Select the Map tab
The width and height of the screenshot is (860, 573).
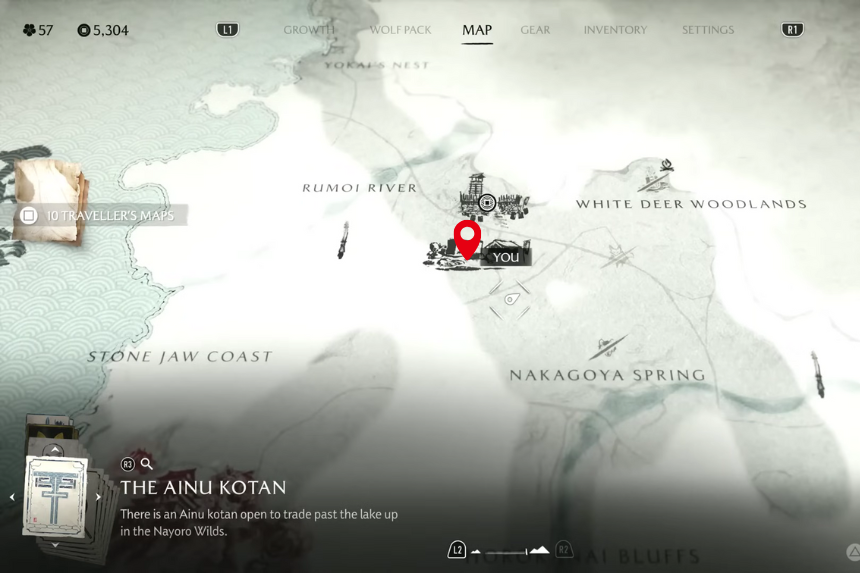[x=477, y=30]
